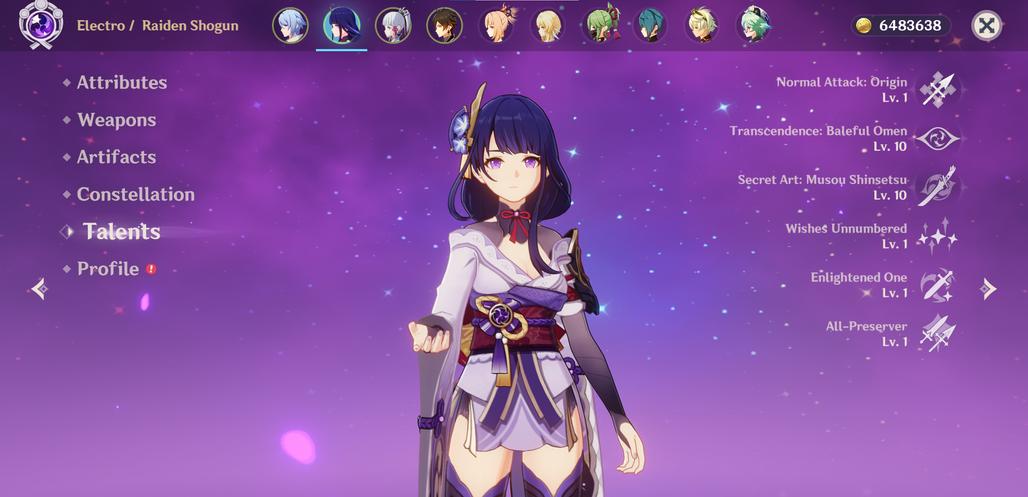Open the All-Preserver passive talent
Screen dimensions: 1028x497
point(938,334)
